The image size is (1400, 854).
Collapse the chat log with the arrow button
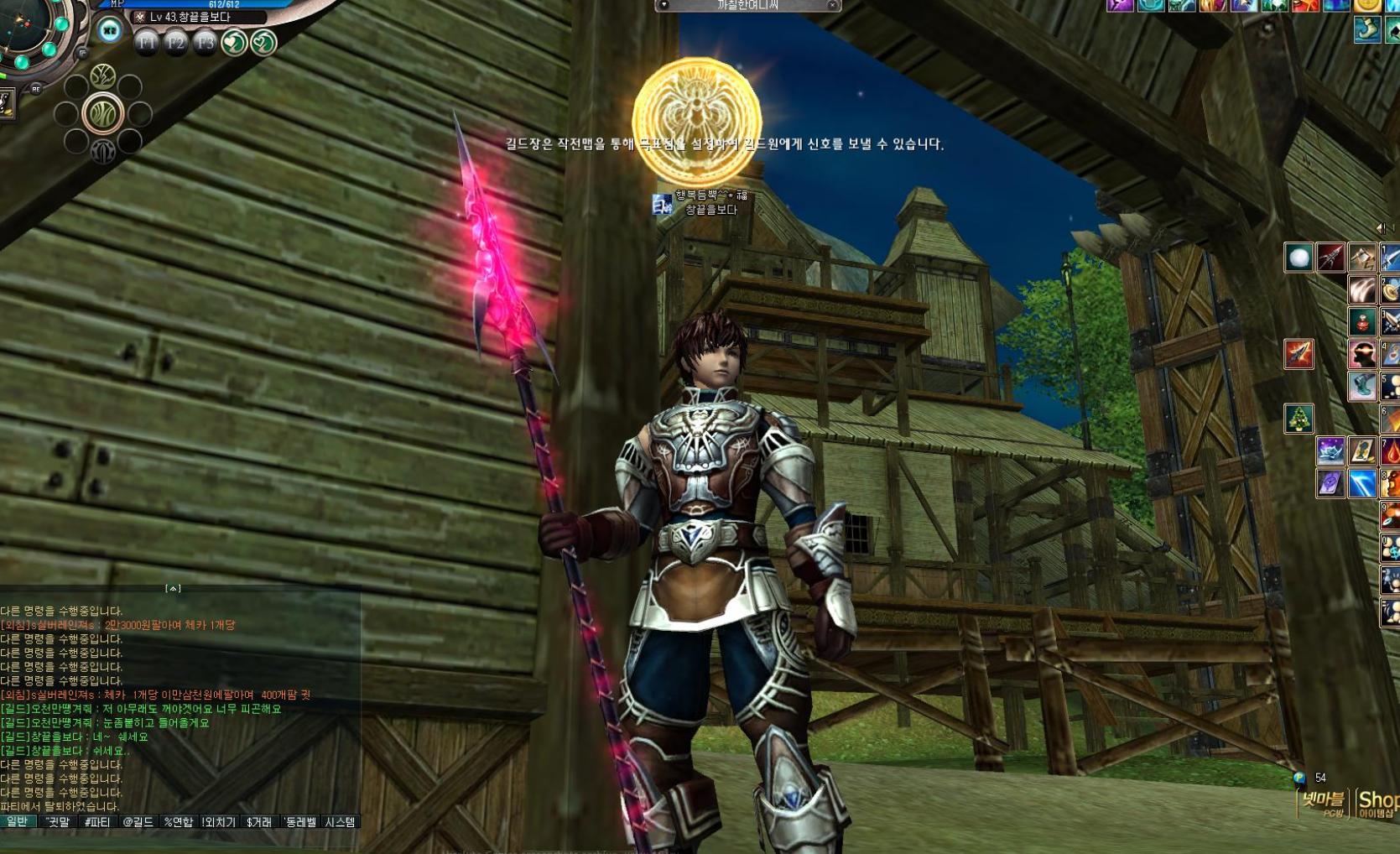tap(174, 589)
